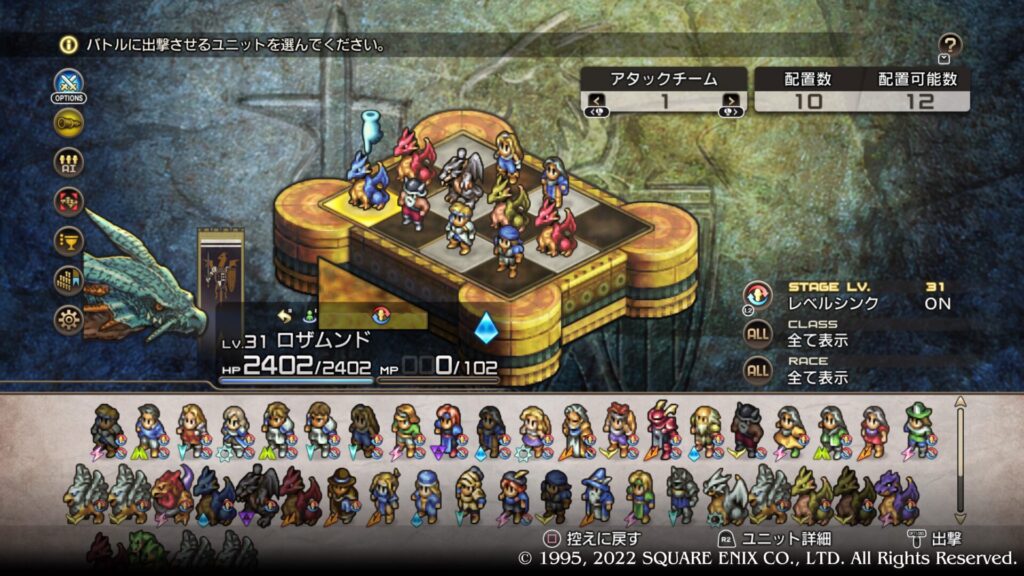Open the goblet list icon

coord(69,241)
